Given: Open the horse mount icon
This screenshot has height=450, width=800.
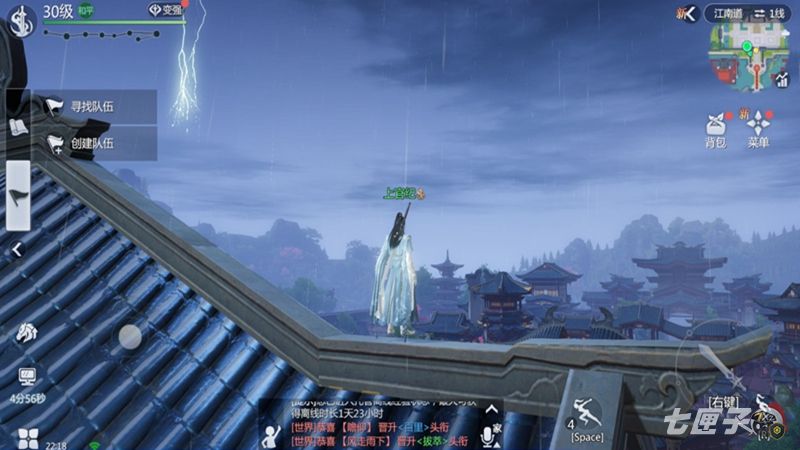Looking at the screenshot, I should click(26, 334).
